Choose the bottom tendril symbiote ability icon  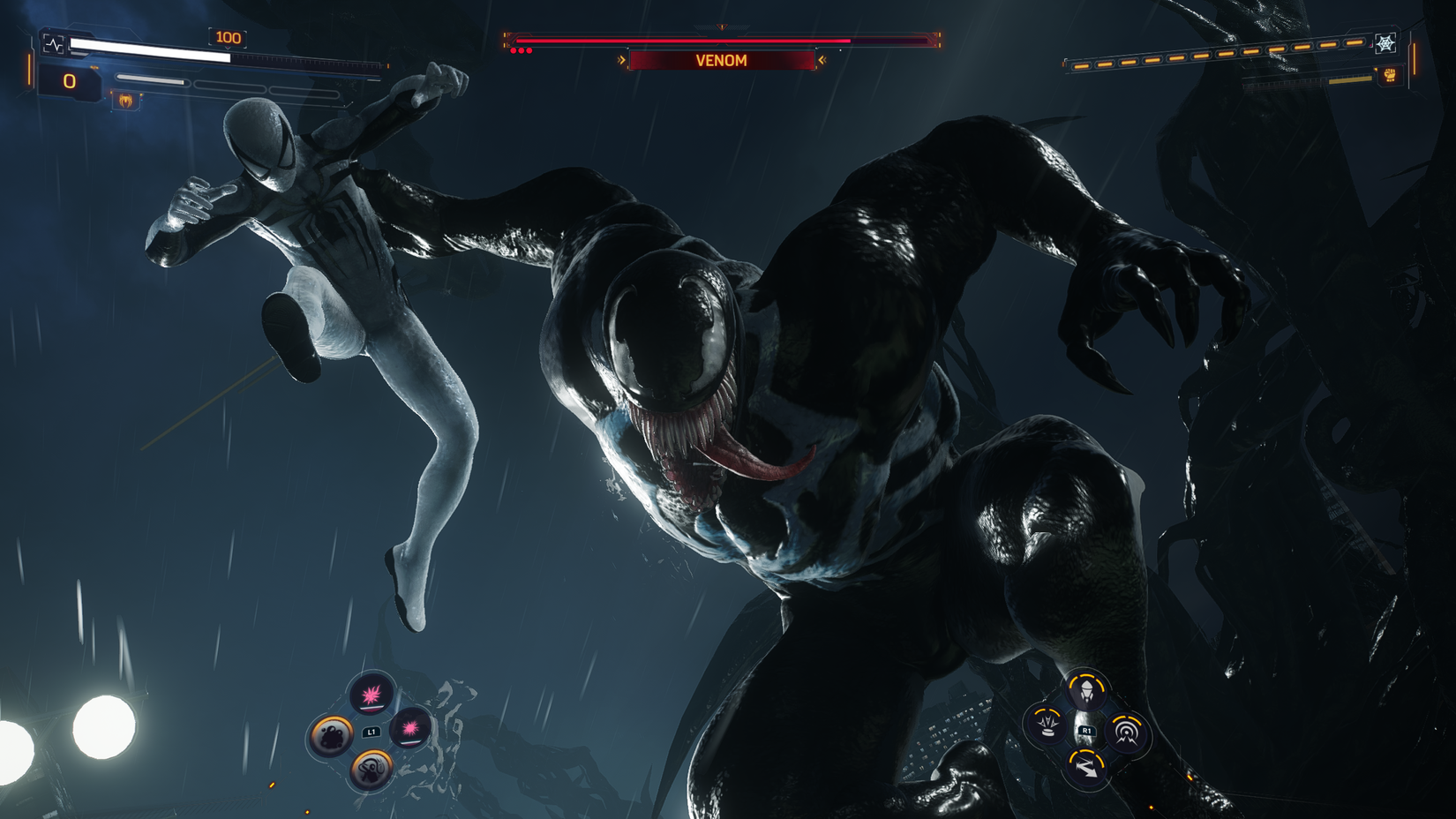pyautogui.click(x=371, y=769)
